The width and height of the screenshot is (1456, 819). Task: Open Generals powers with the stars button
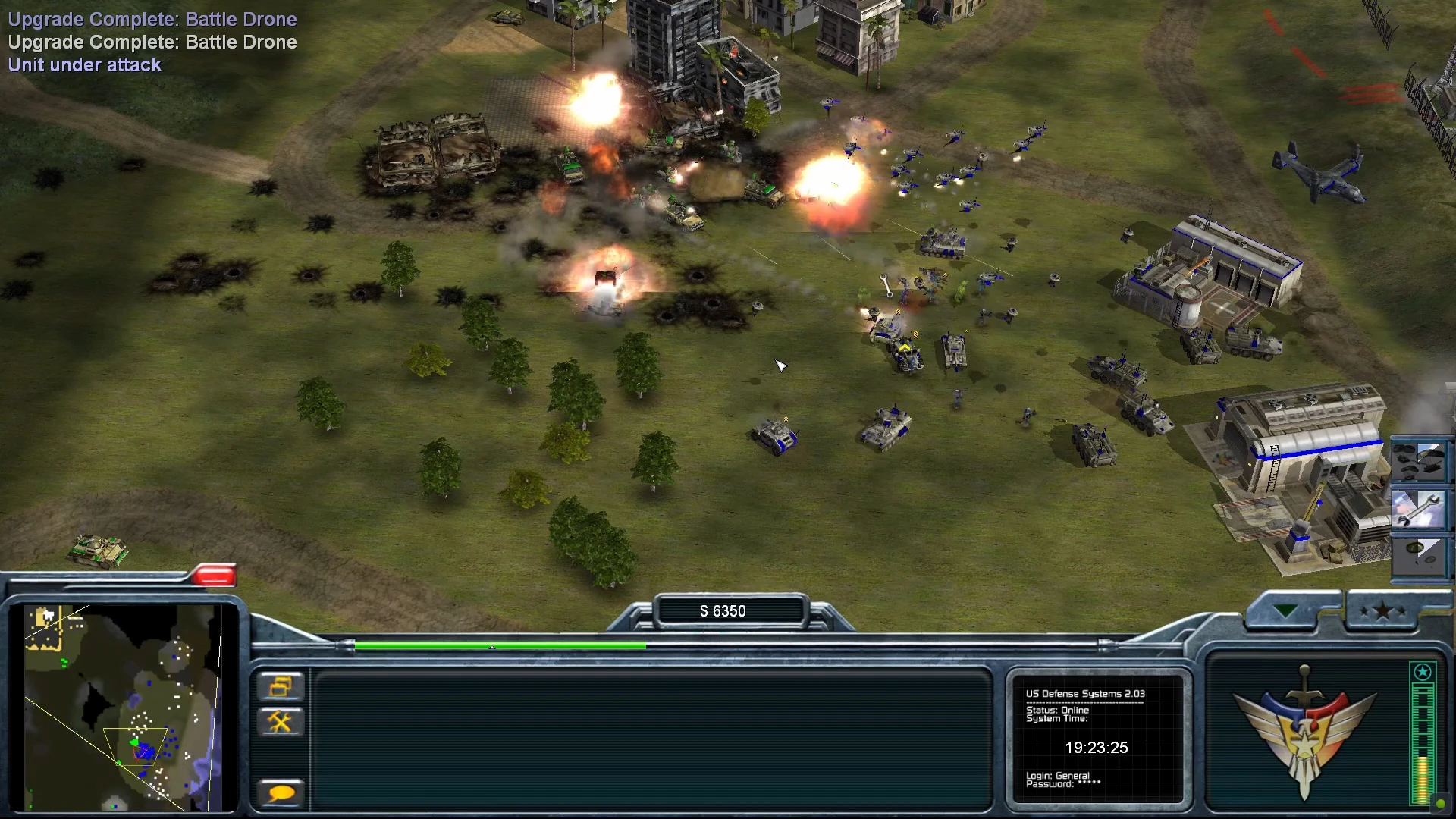1382,610
